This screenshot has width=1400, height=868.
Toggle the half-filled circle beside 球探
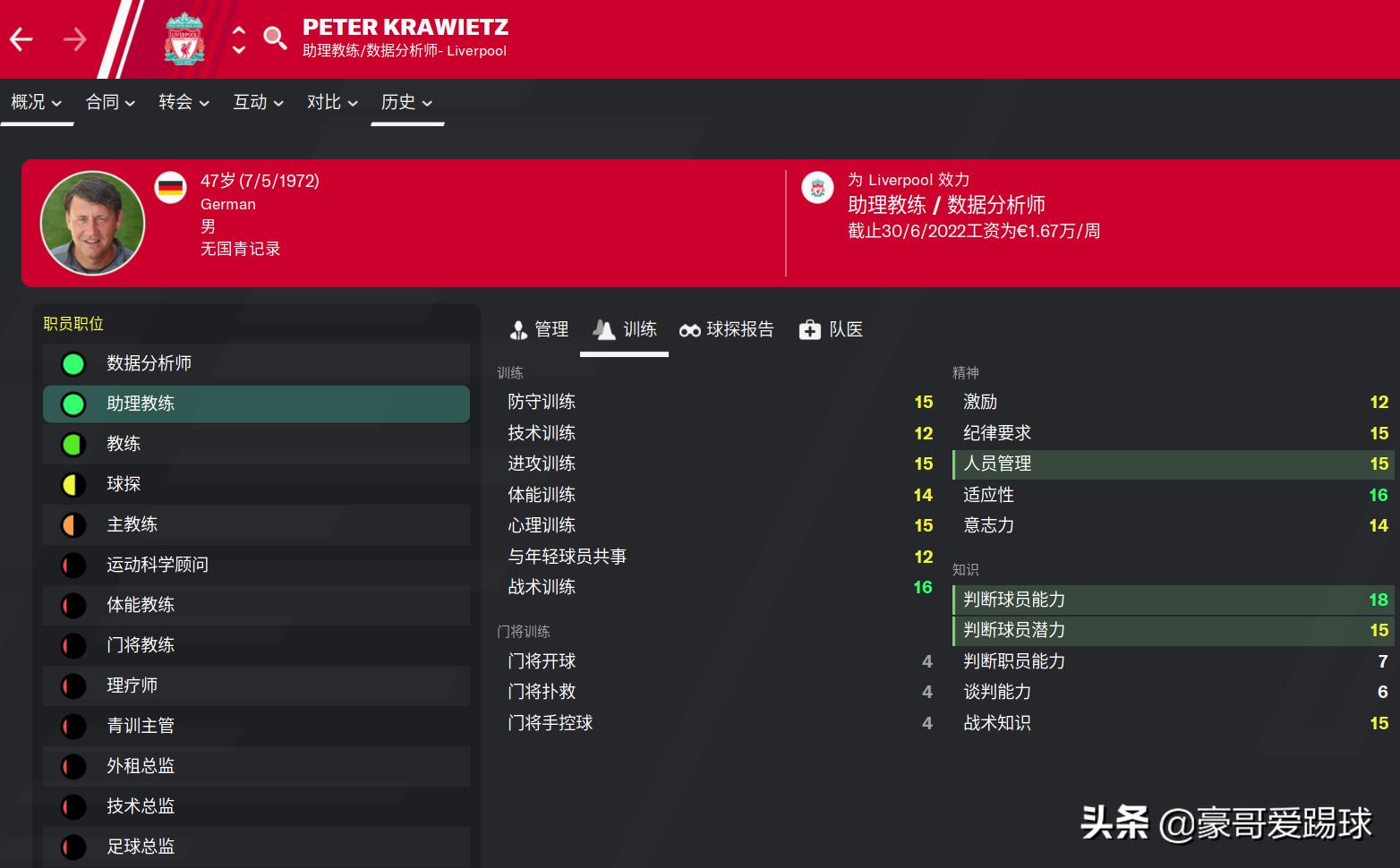(x=73, y=484)
